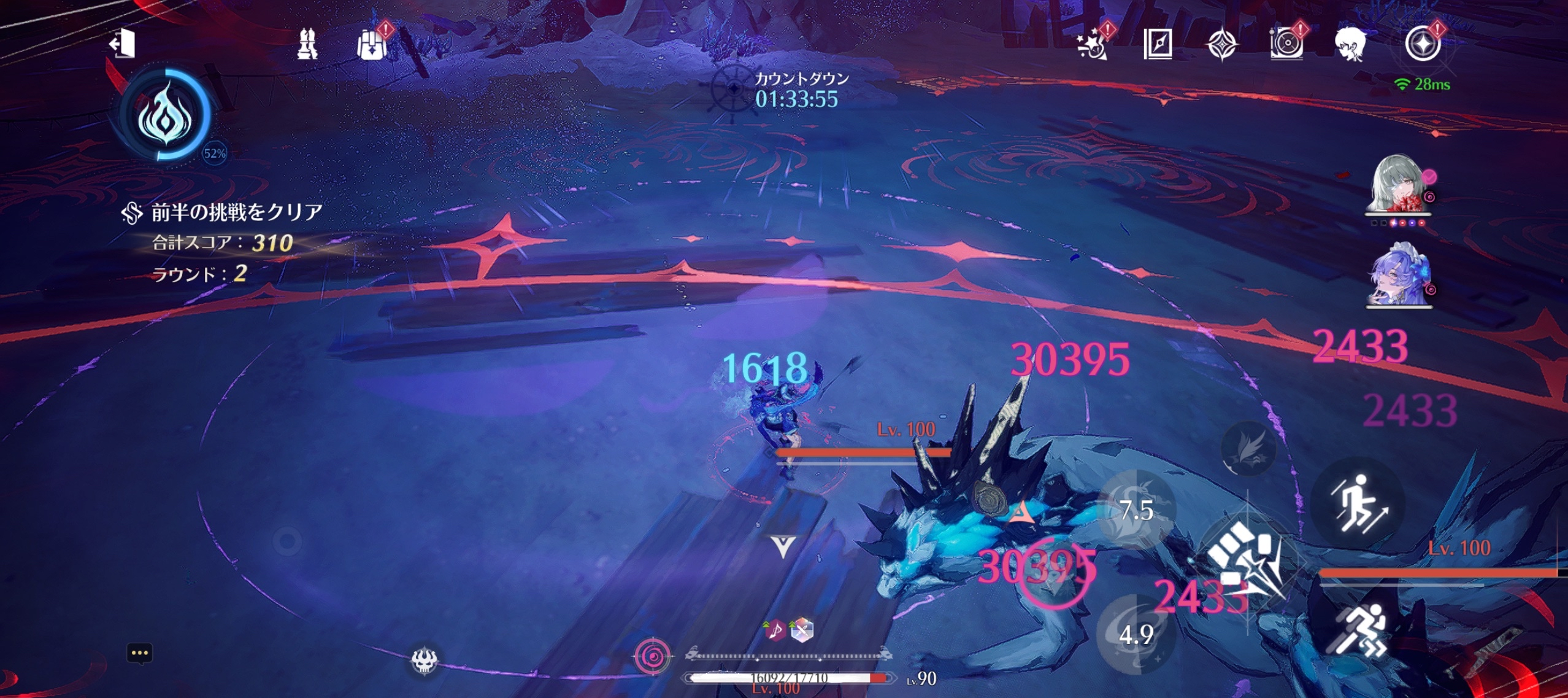Open the character head profile icon
Image resolution: width=1568 pixels, height=698 pixels.
(x=1350, y=44)
